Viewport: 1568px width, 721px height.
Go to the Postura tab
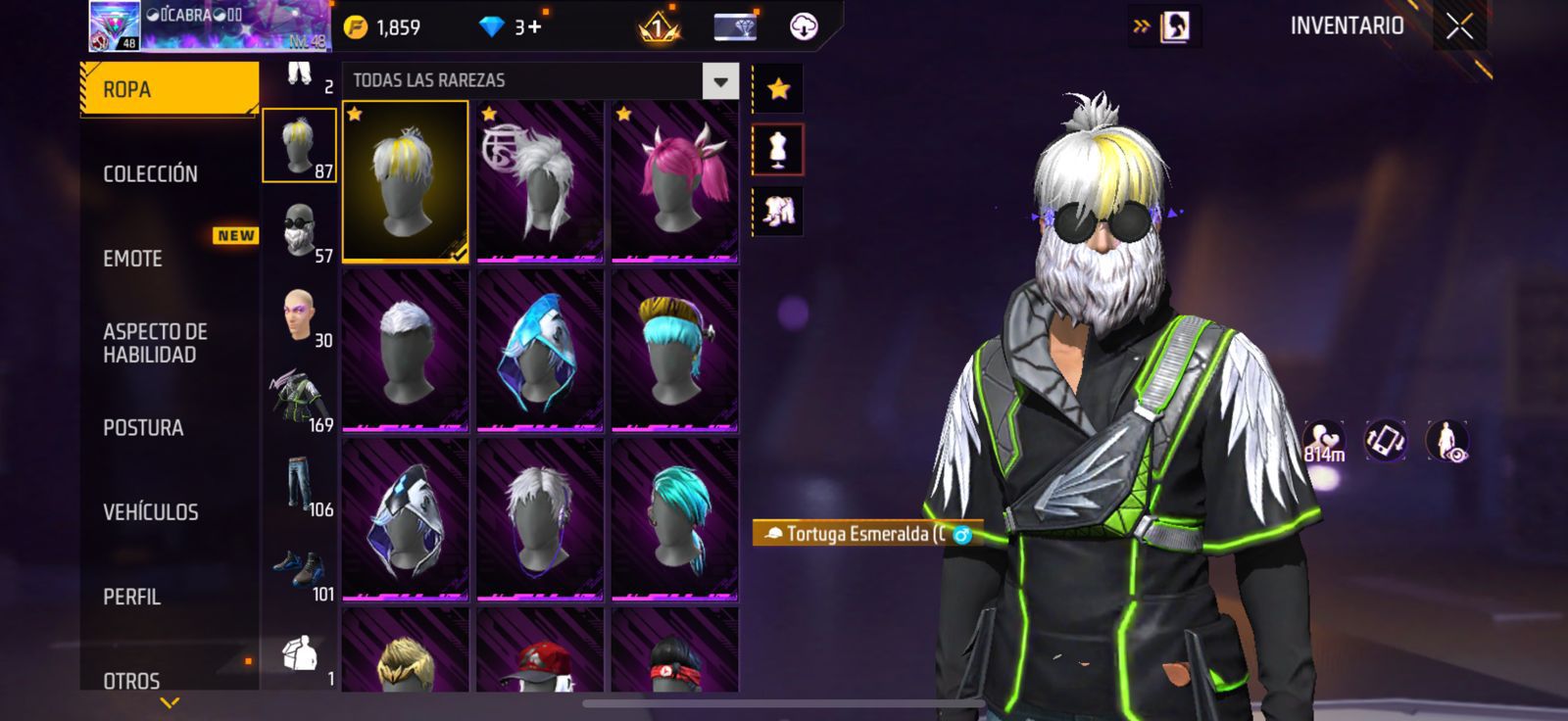click(x=143, y=428)
